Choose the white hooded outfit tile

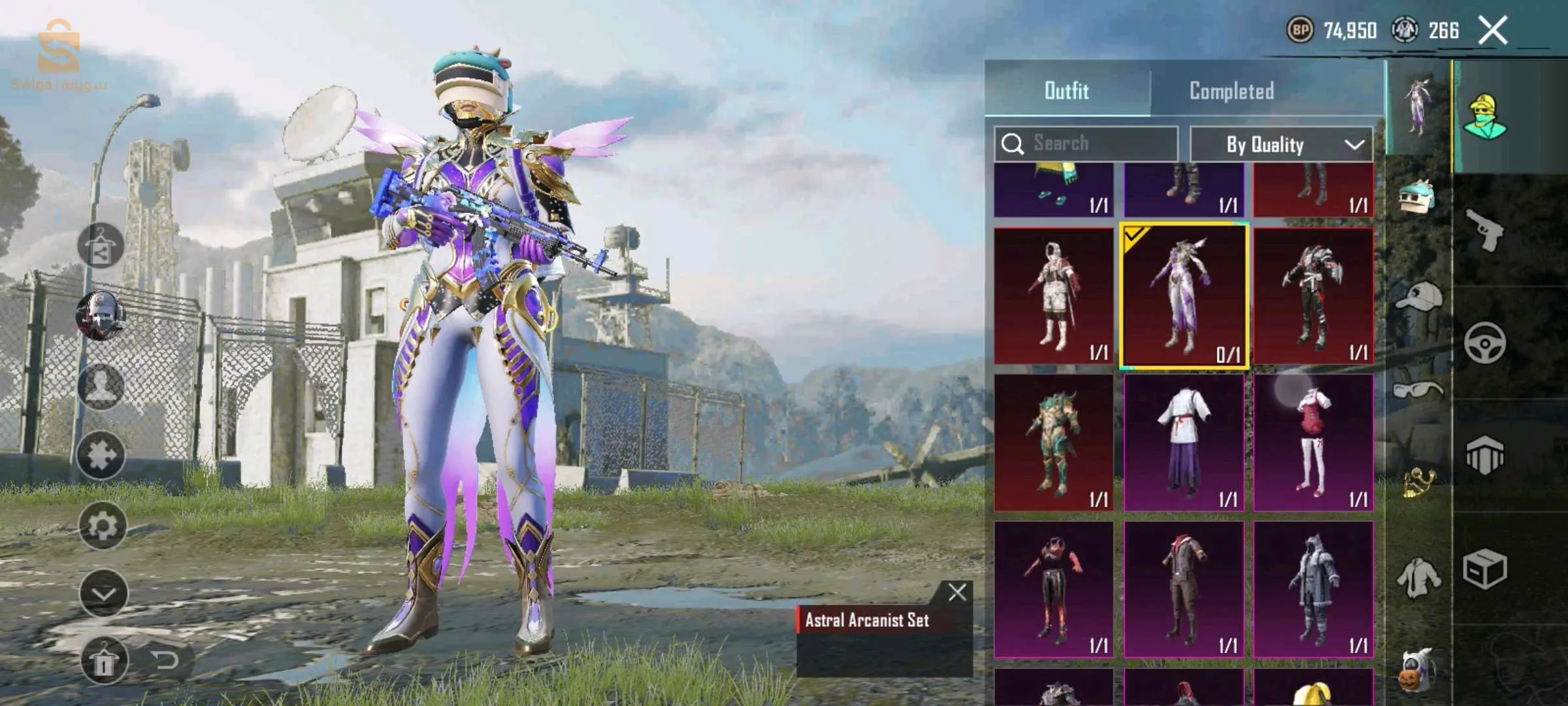(1053, 296)
